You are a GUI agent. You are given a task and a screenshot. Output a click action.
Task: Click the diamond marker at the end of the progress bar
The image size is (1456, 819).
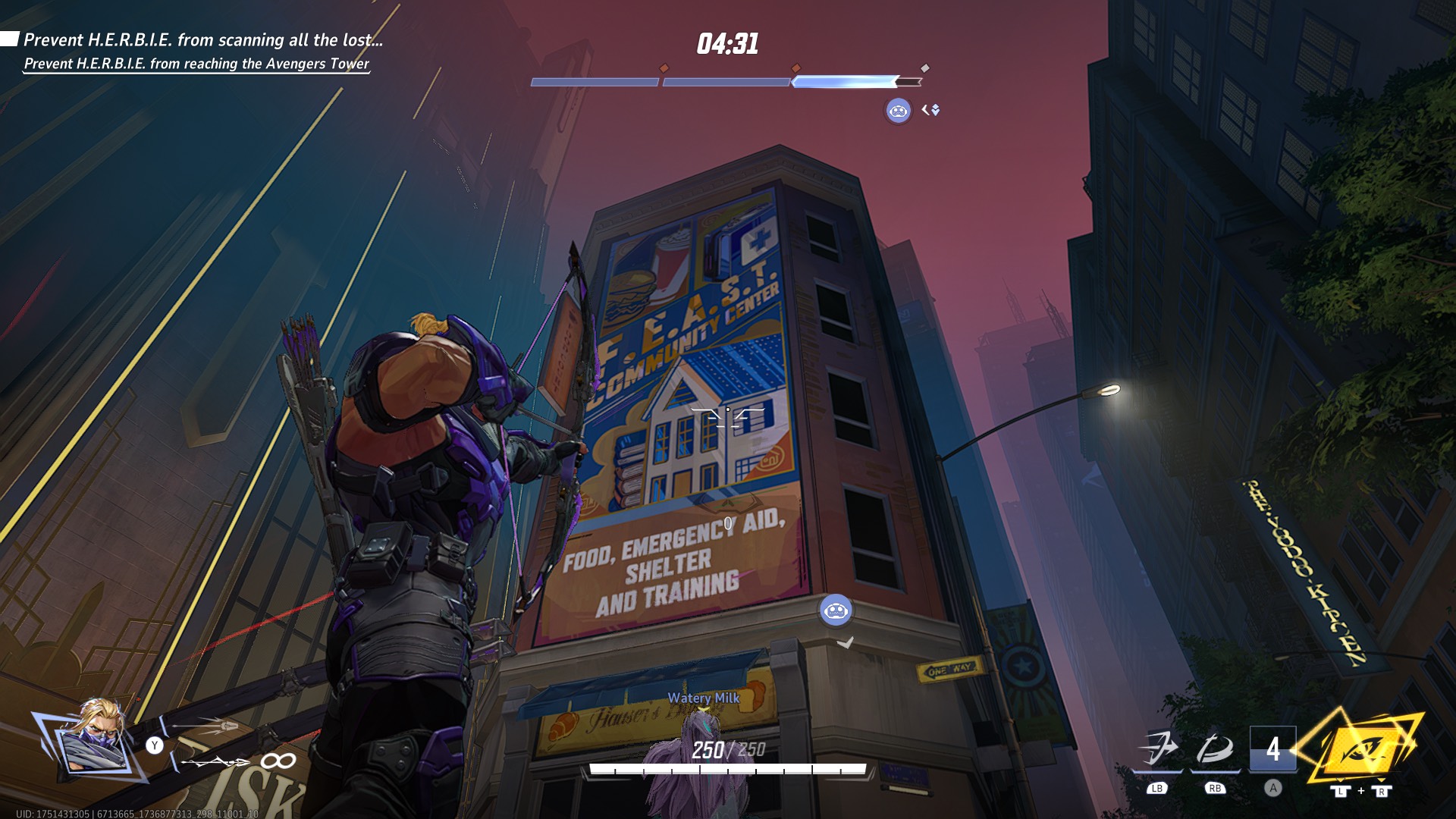[924, 67]
